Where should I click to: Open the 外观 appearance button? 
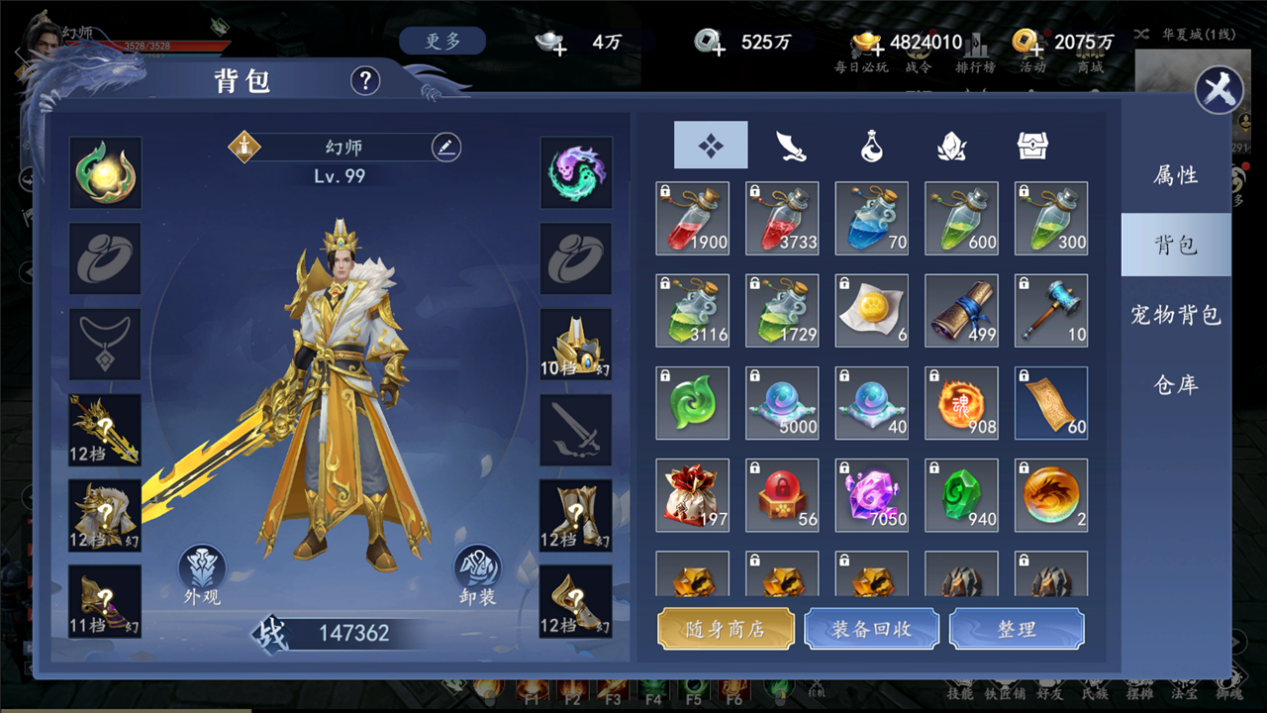(202, 575)
